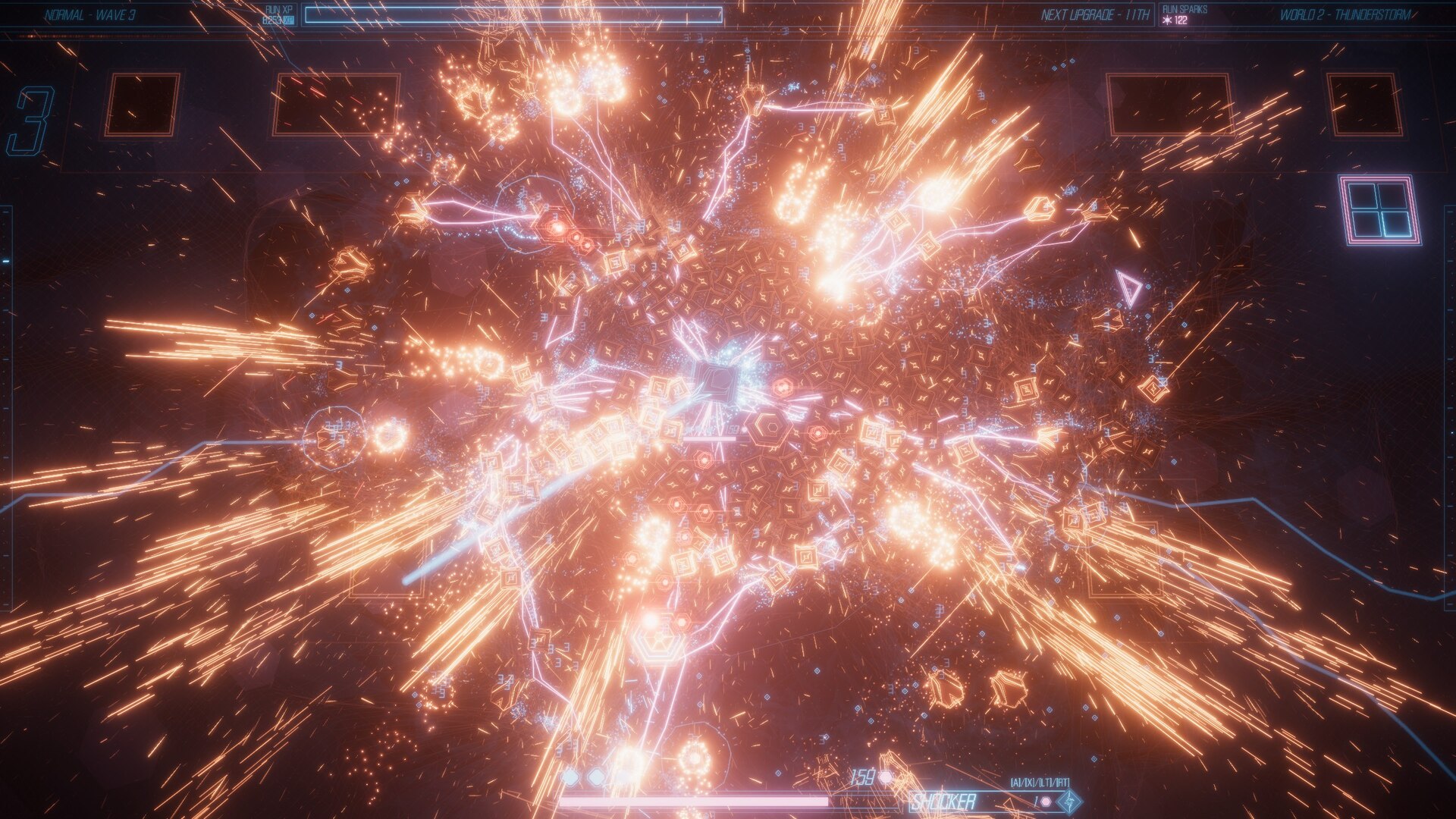Click the four-square grid indicator
This screenshot has height=819, width=1456.
pos(1379,210)
